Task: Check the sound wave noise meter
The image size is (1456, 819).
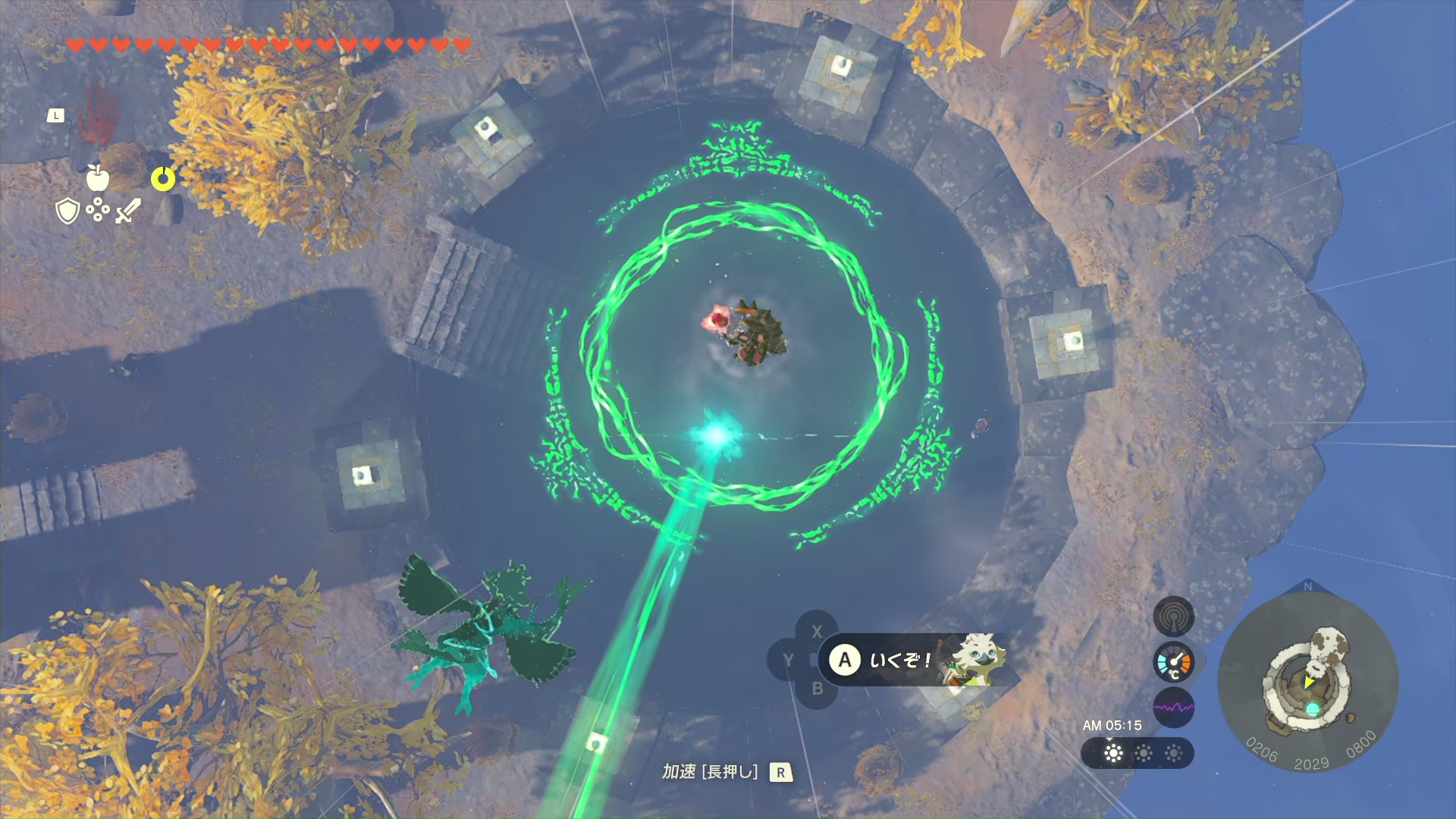Action: (x=1173, y=708)
